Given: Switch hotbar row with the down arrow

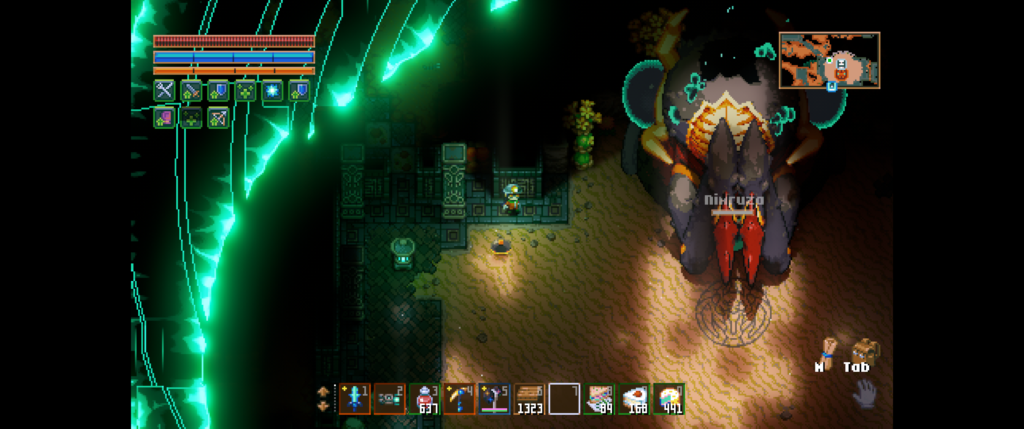Looking at the screenshot, I should pos(323,406).
